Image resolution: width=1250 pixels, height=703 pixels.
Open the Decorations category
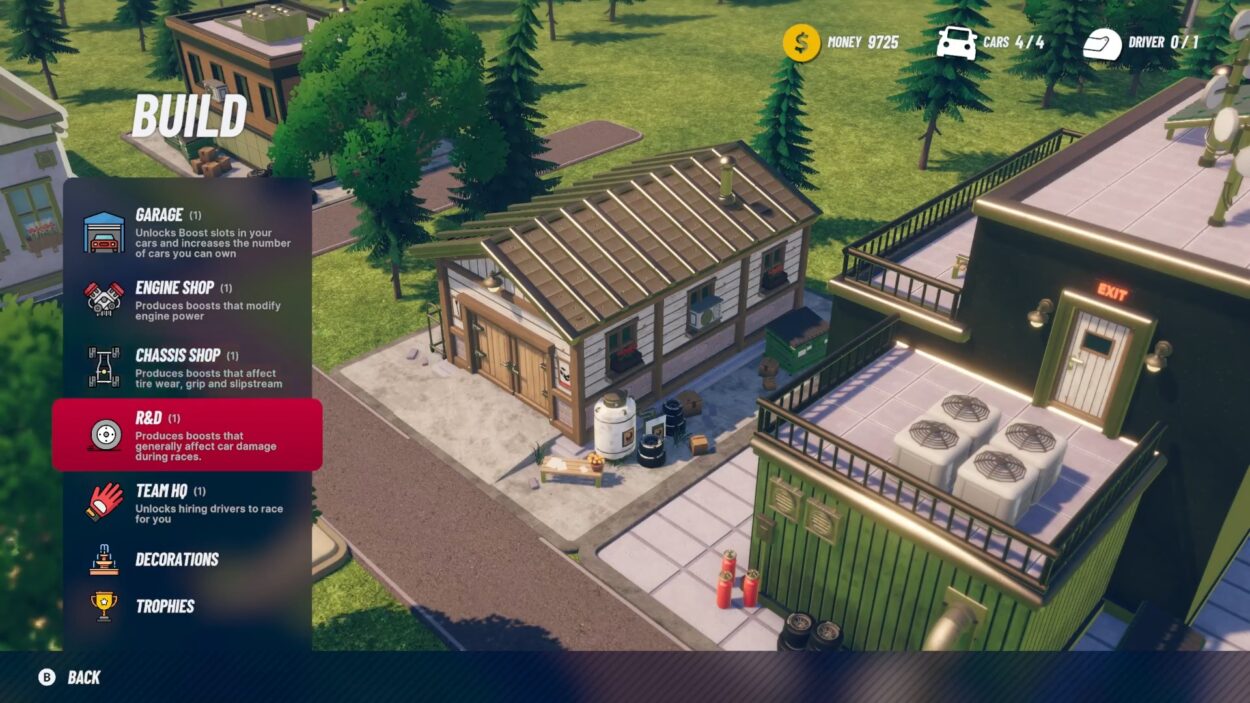pyautogui.click(x=176, y=559)
